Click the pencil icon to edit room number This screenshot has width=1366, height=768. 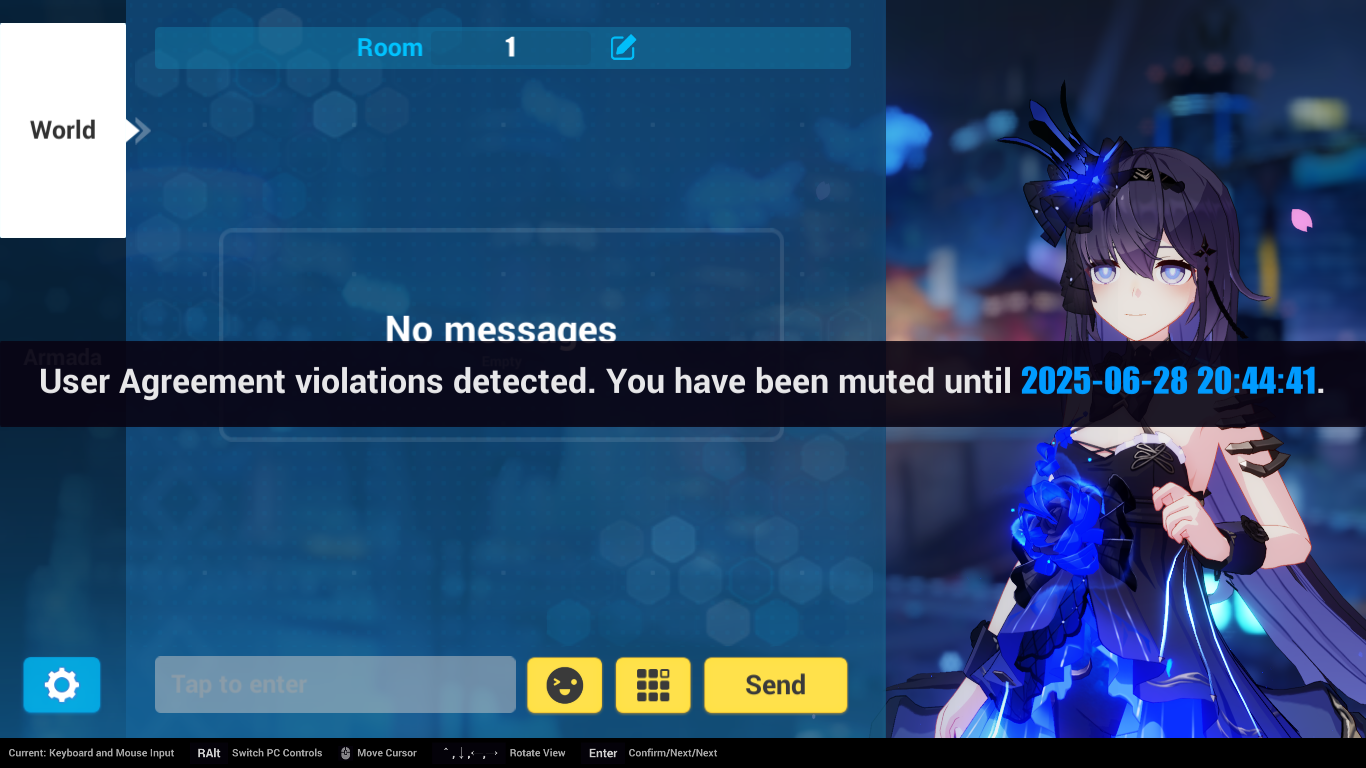coord(622,47)
